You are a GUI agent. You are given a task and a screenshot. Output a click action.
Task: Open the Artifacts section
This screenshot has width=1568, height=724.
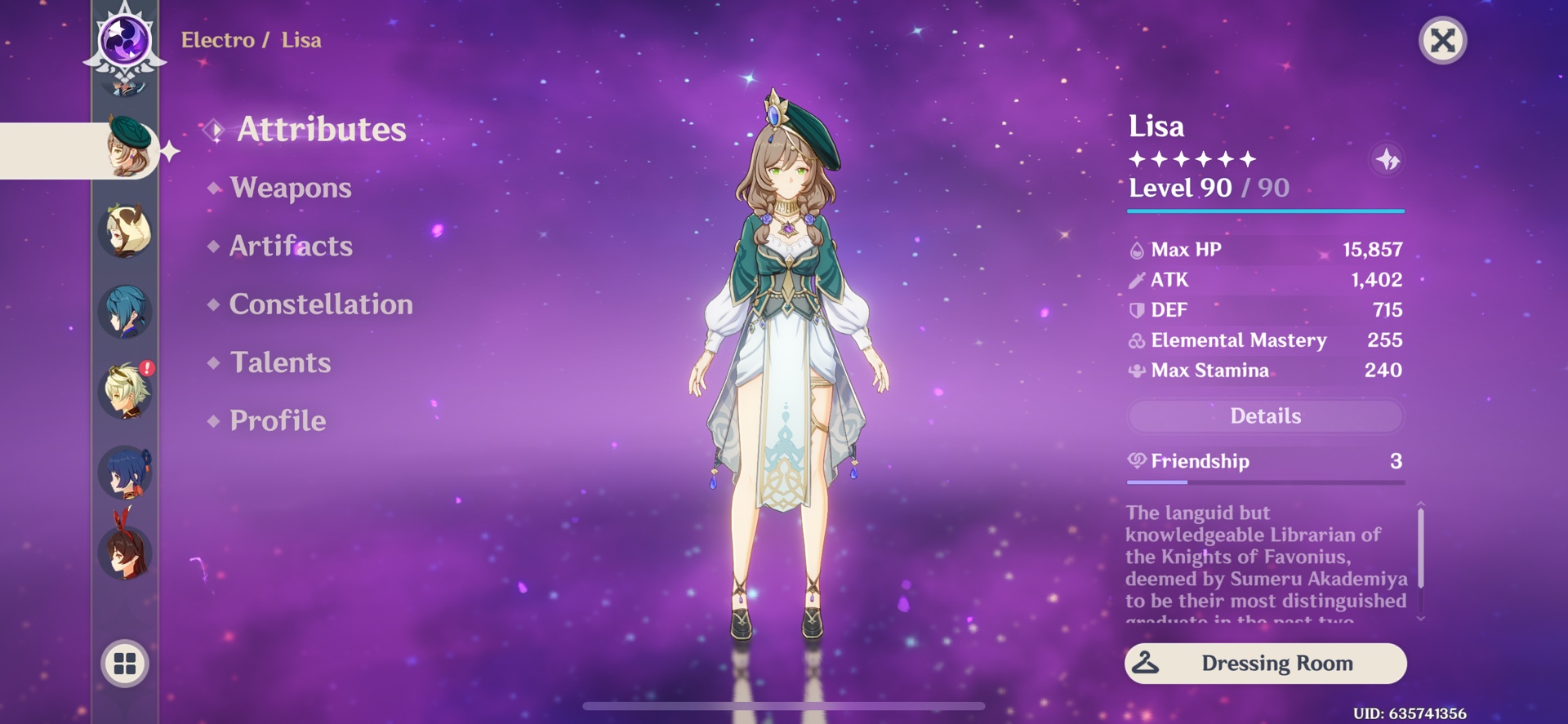pos(291,246)
